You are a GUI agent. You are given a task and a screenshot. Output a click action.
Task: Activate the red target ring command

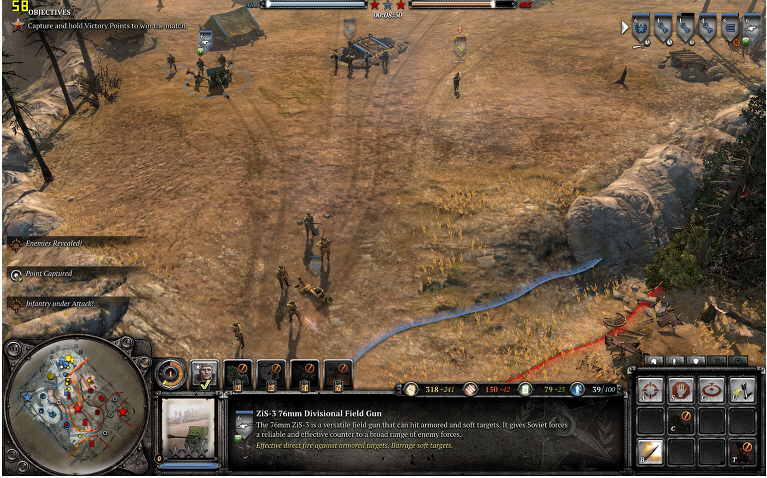coord(711,390)
